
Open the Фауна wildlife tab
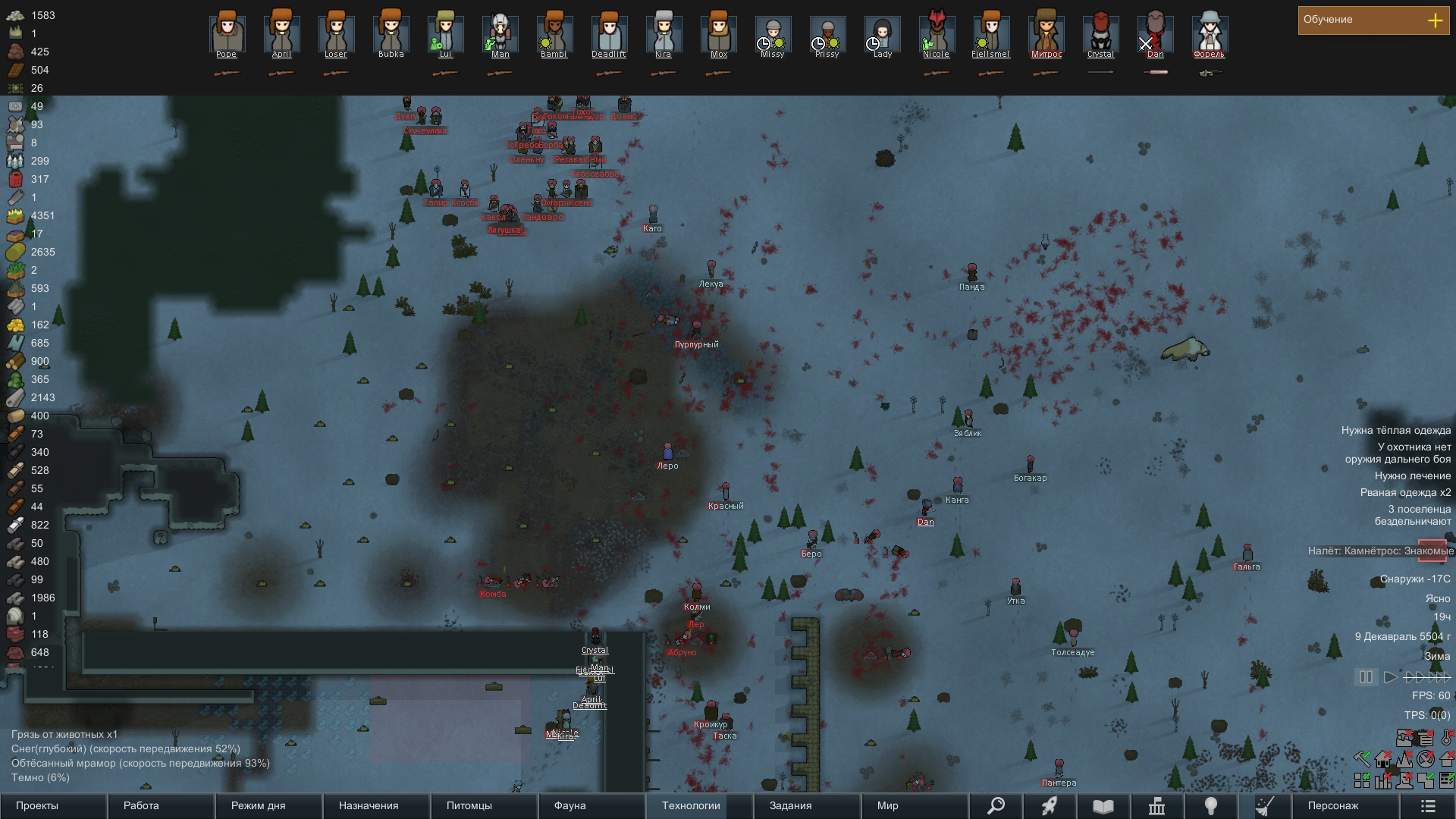coord(591,805)
